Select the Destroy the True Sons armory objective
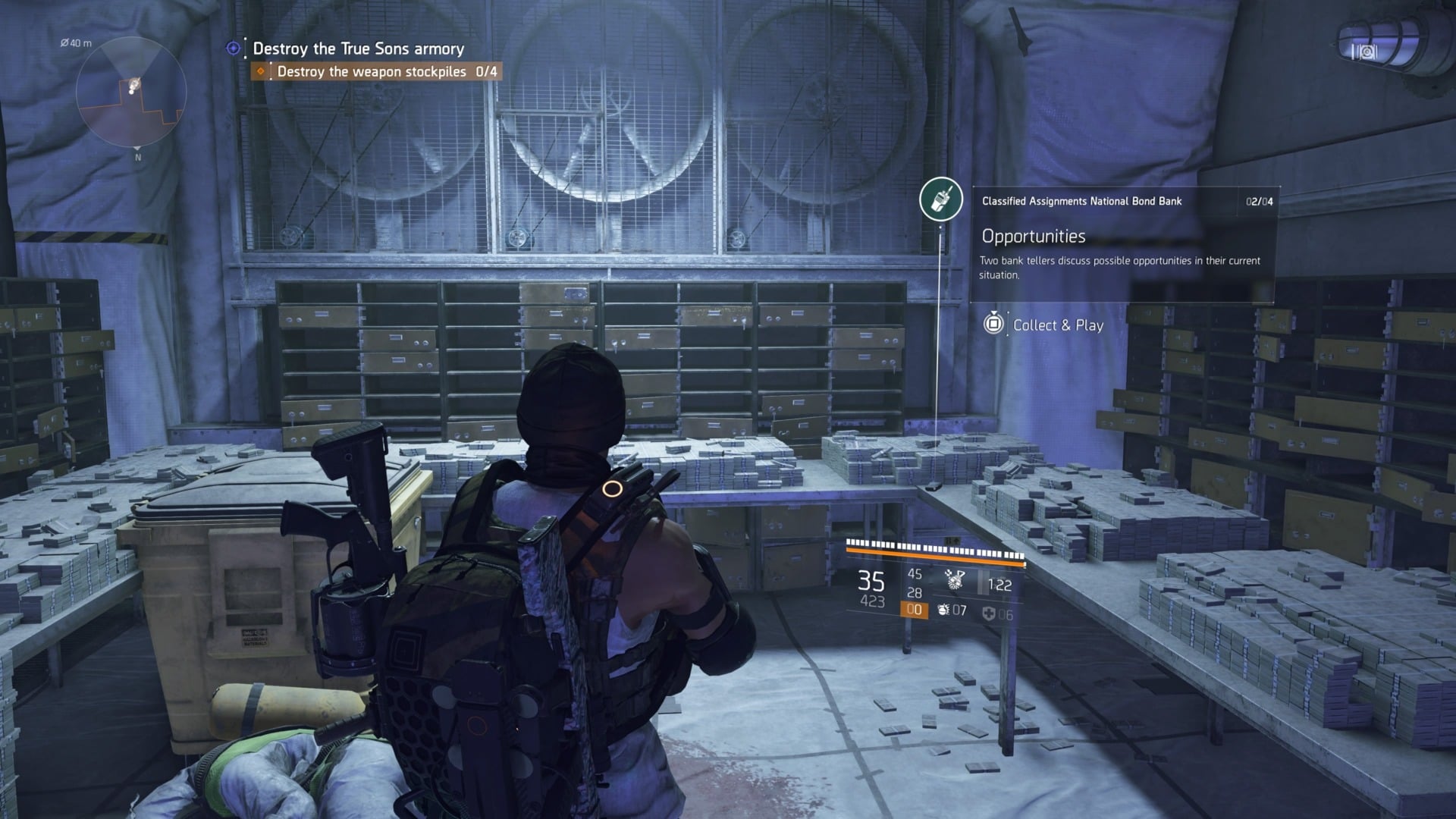Viewport: 1456px width, 819px height. coord(358,49)
